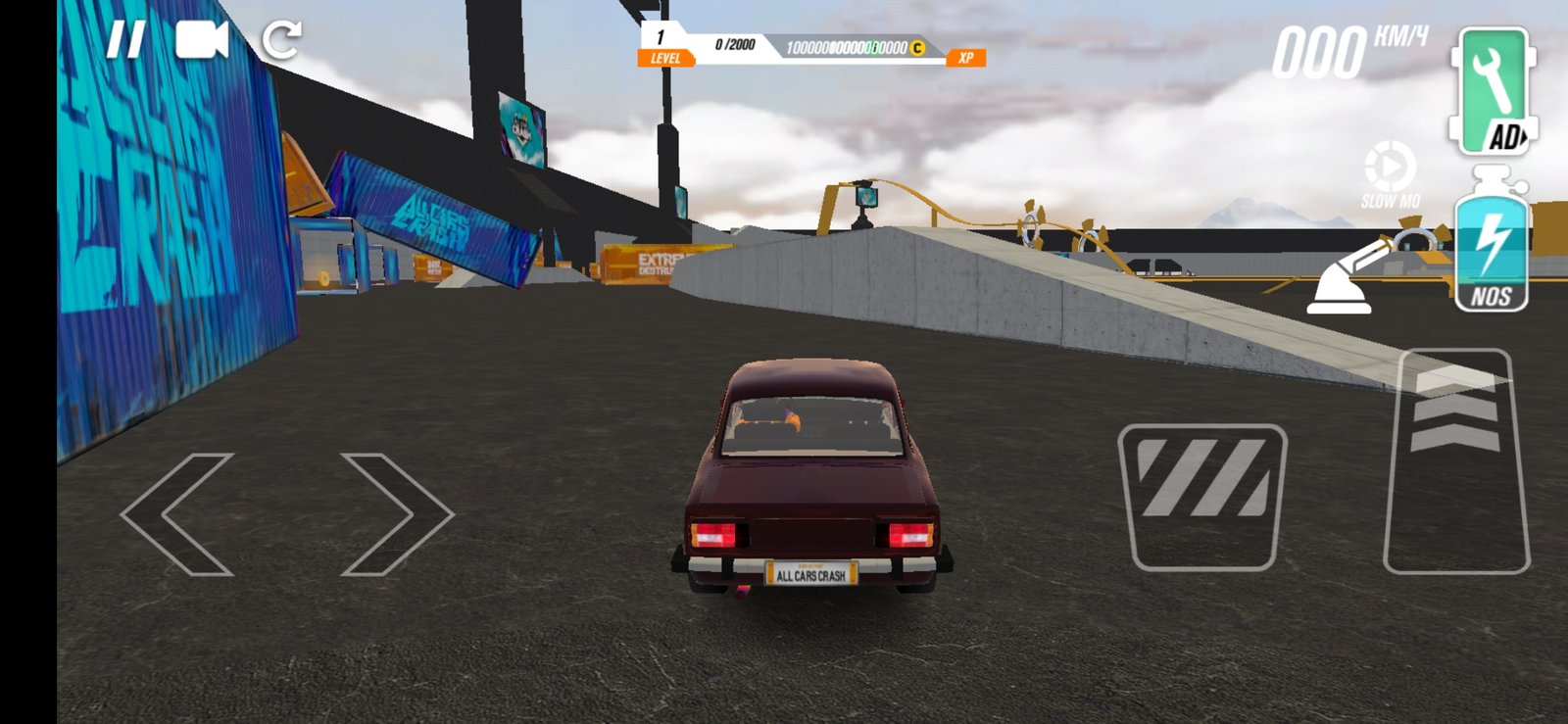Tap the striped brake pedal
1568x724 pixels.
tap(1202, 496)
